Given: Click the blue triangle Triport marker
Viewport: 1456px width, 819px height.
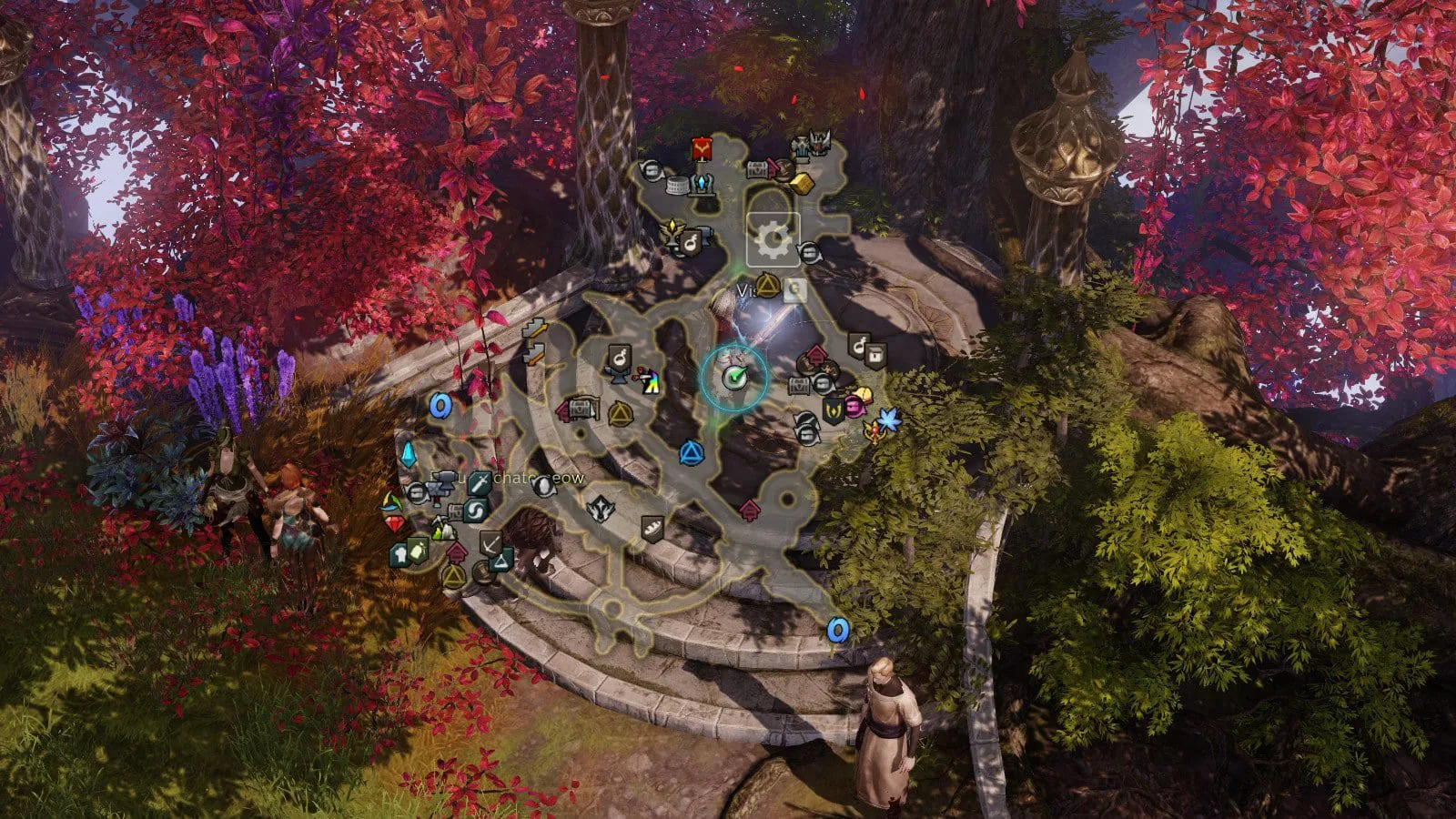Looking at the screenshot, I should pyautogui.click(x=691, y=452).
